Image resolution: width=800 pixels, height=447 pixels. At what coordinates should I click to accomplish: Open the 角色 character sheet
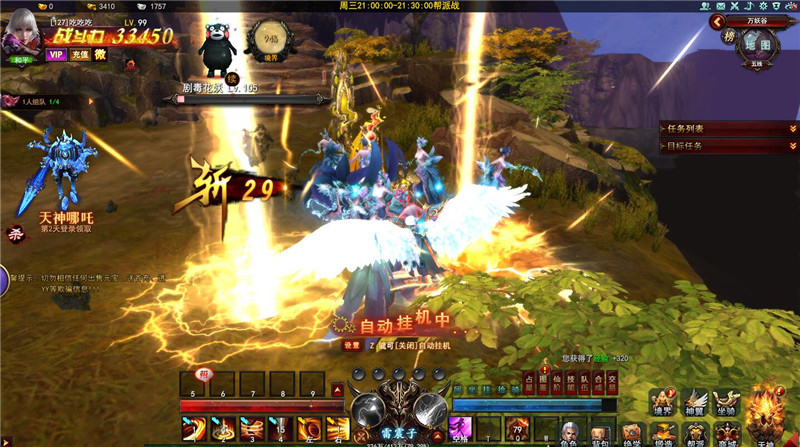coord(569,431)
